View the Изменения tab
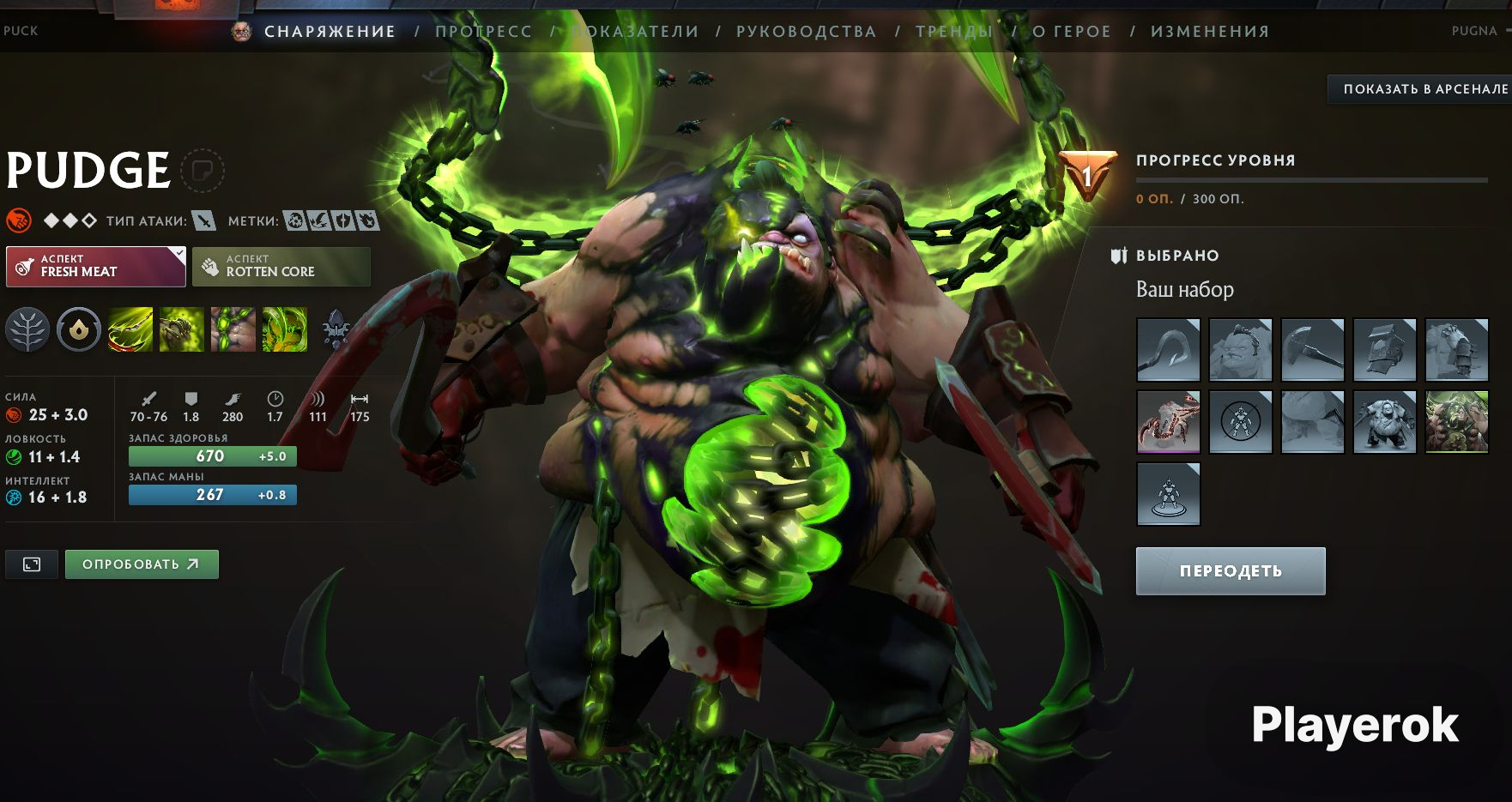Image resolution: width=1512 pixels, height=802 pixels. tap(1209, 32)
